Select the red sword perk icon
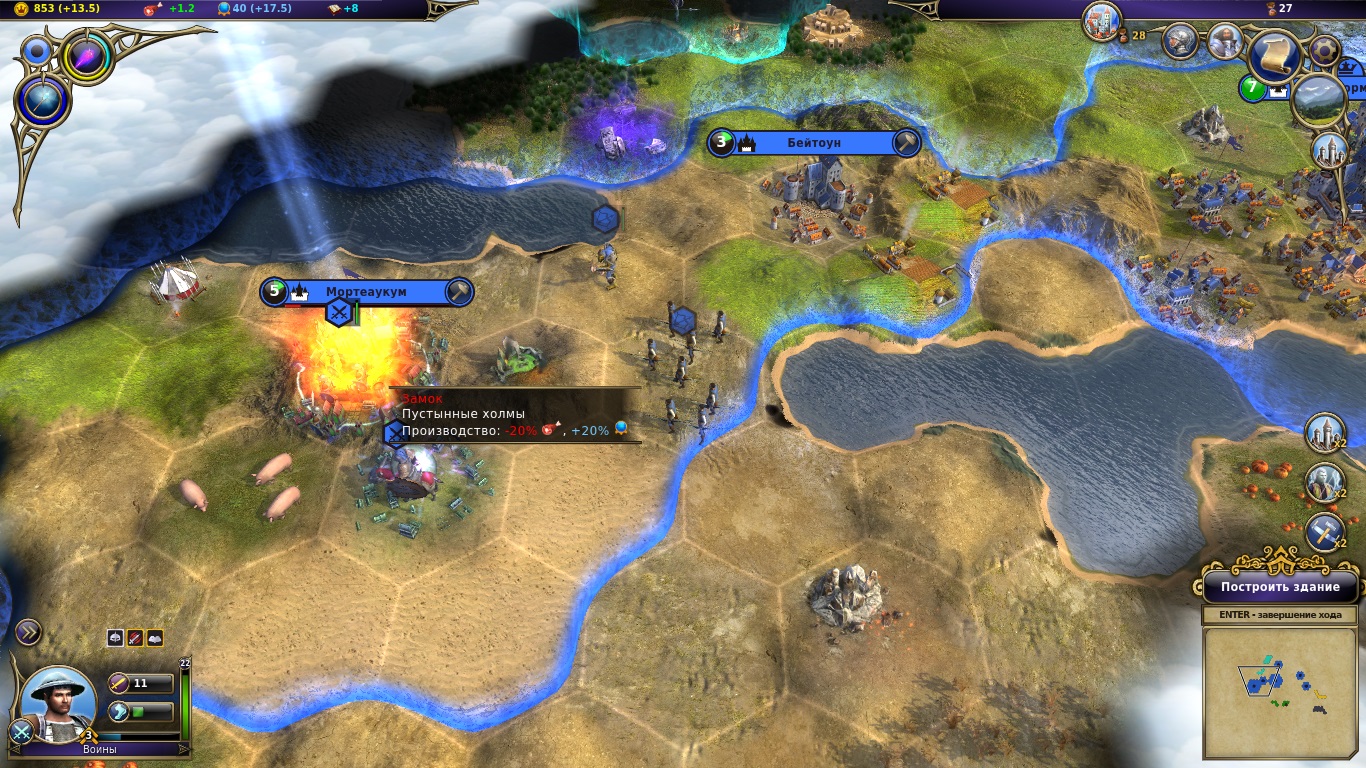Viewport: 1366px width, 768px height. pos(135,638)
